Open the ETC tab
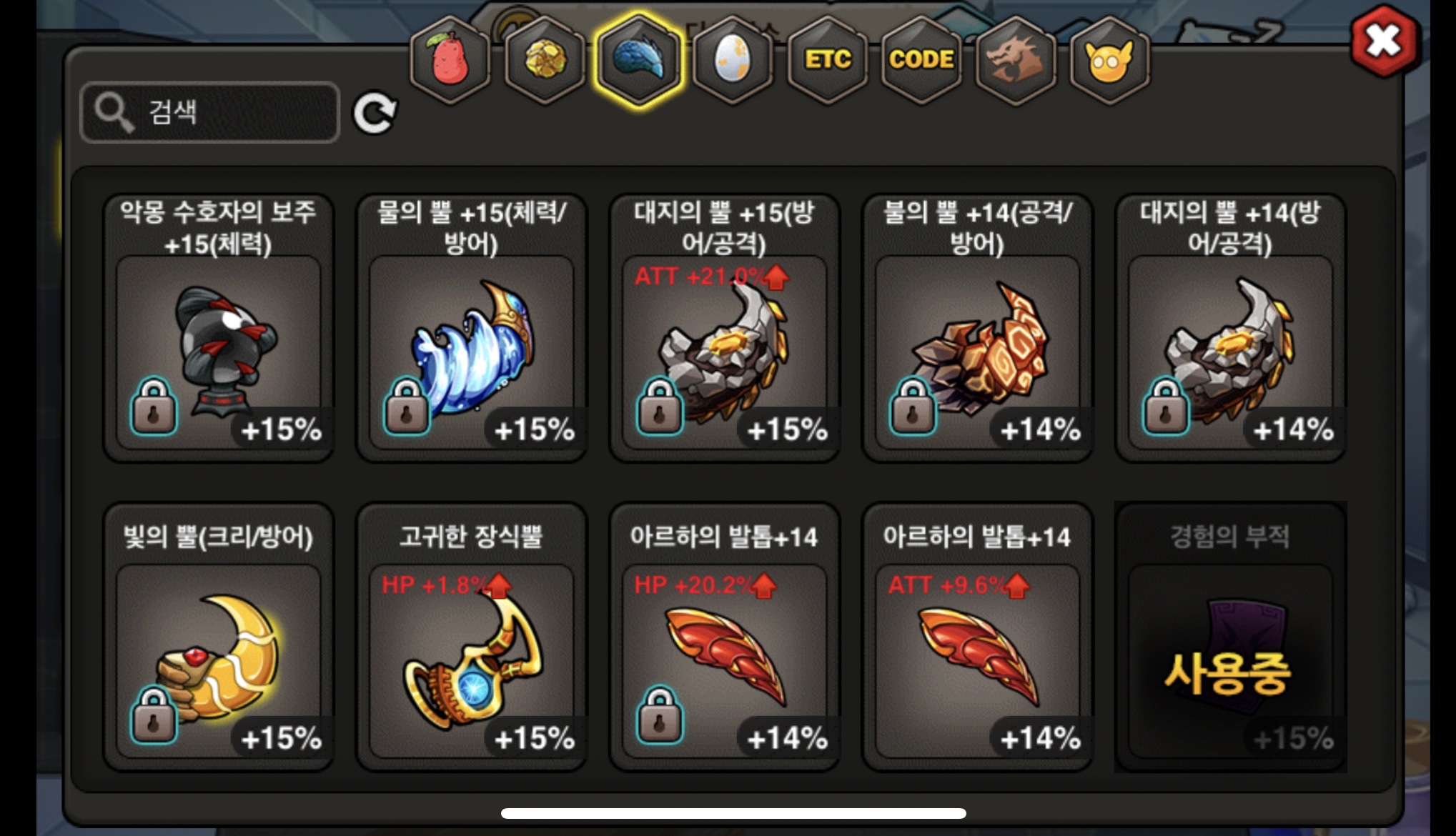The image size is (1456, 836). [x=828, y=60]
